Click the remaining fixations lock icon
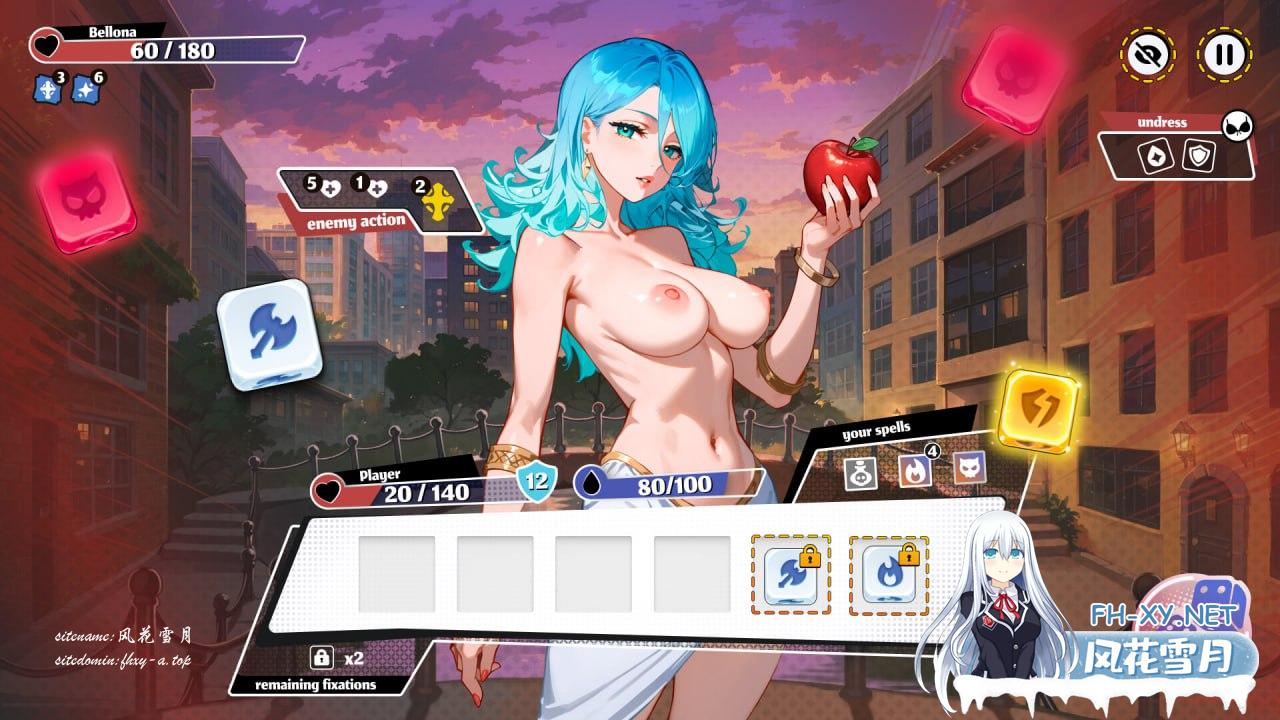Viewport: 1280px width, 720px height. pyautogui.click(x=322, y=657)
